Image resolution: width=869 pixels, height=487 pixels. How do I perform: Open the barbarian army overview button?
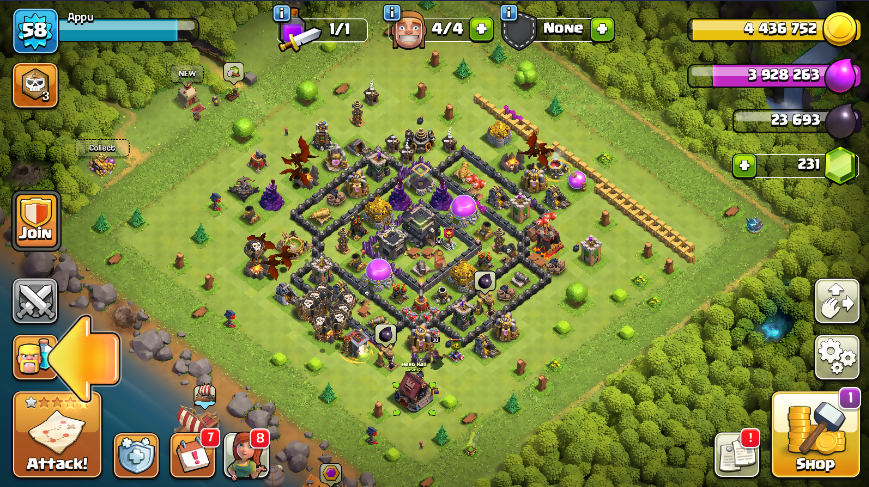(30, 357)
